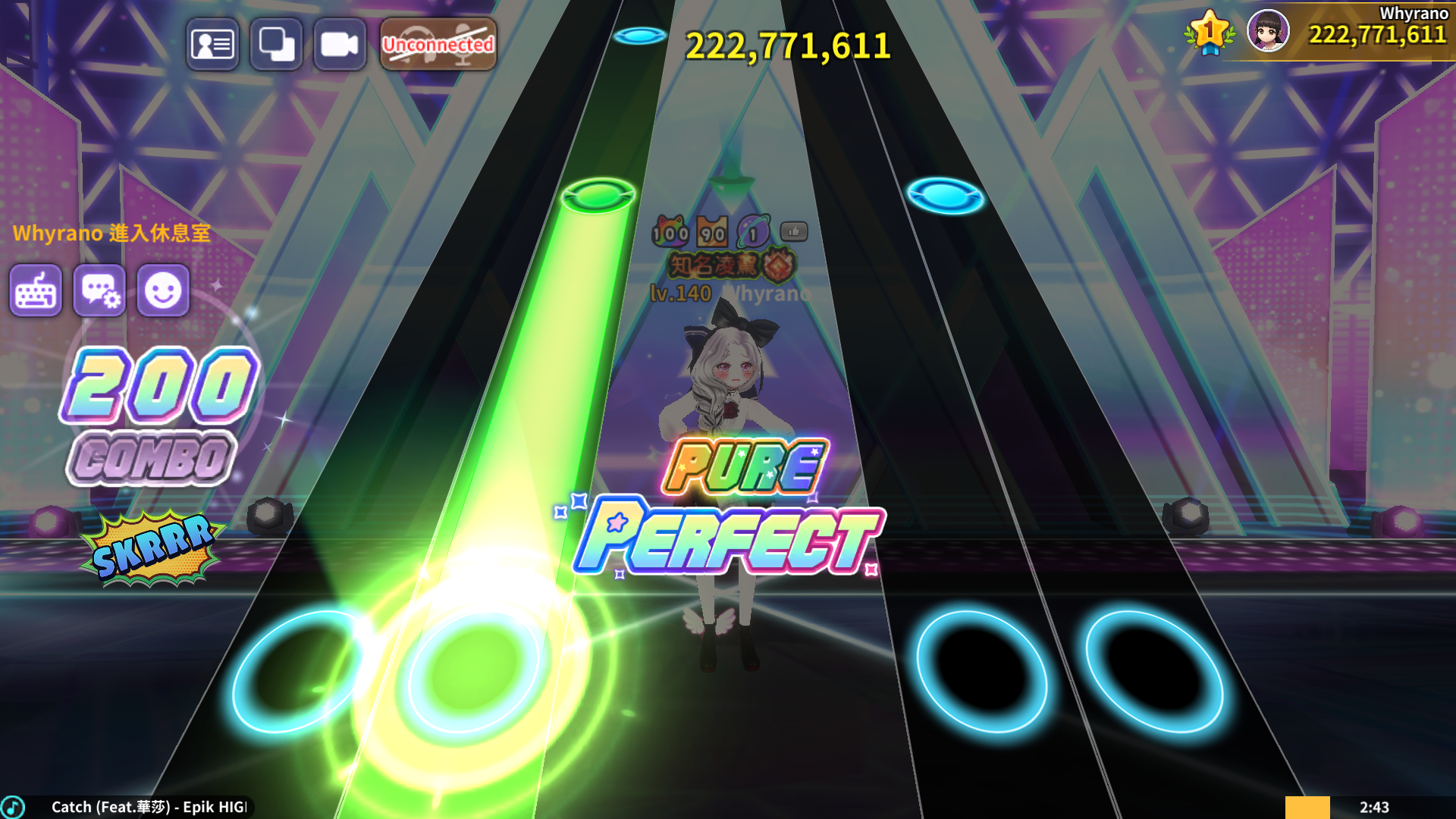This screenshot has width=1456, height=819.
Task: Open the profile card button
Action: [212, 45]
